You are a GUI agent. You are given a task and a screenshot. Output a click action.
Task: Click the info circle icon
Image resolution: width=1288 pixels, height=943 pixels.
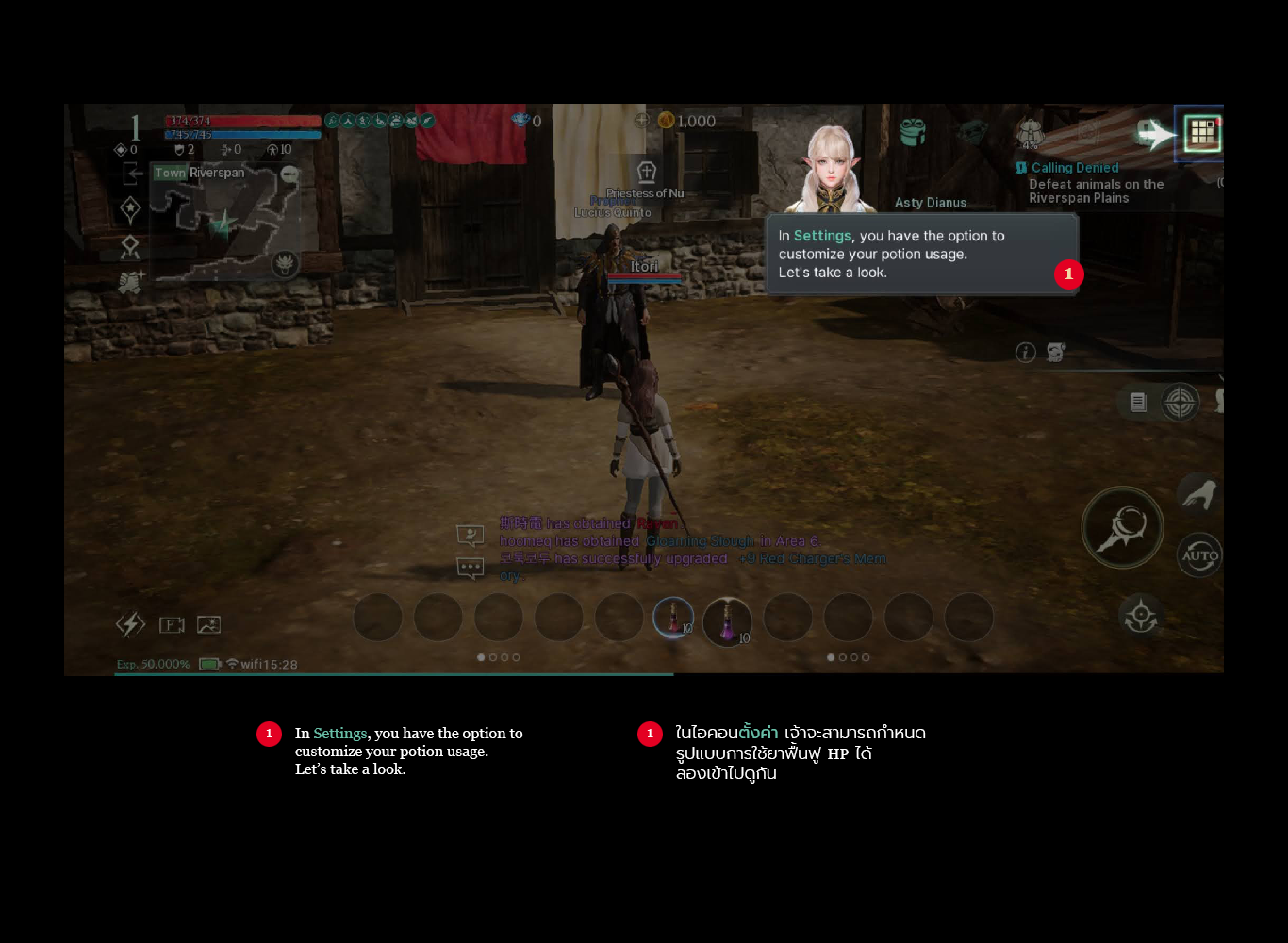[1025, 353]
